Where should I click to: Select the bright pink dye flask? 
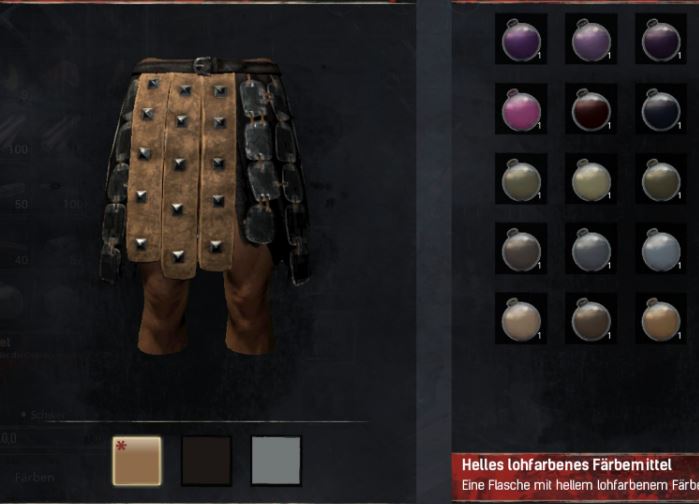click(x=521, y=109)
